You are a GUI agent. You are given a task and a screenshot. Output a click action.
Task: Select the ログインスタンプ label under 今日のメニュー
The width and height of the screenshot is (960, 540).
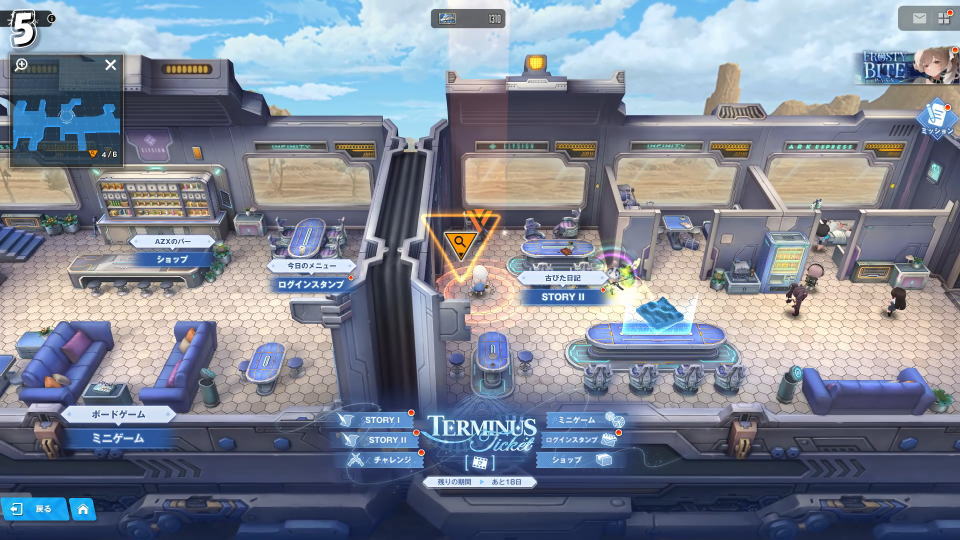click(311, 284)
